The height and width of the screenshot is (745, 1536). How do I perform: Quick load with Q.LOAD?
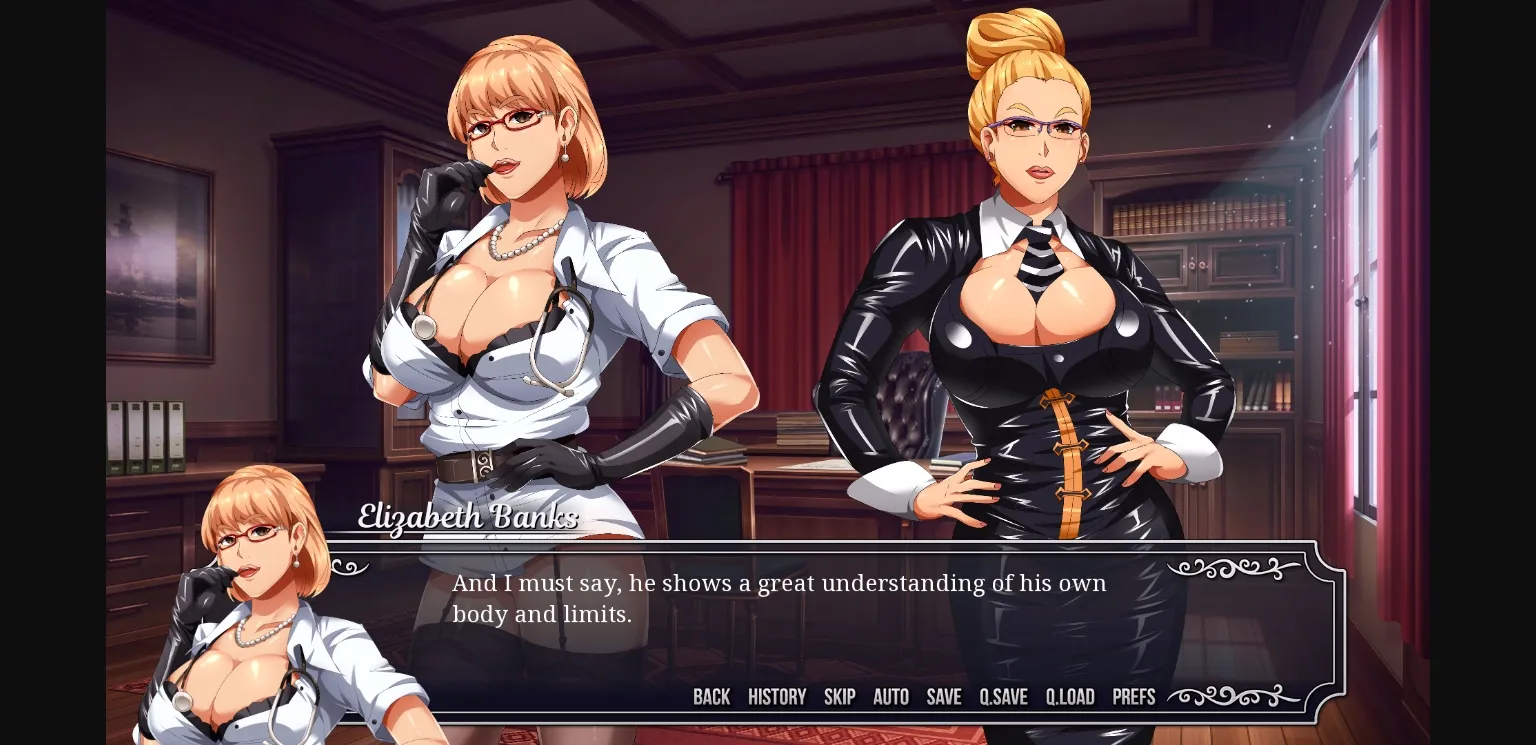tap(1069, 697)
